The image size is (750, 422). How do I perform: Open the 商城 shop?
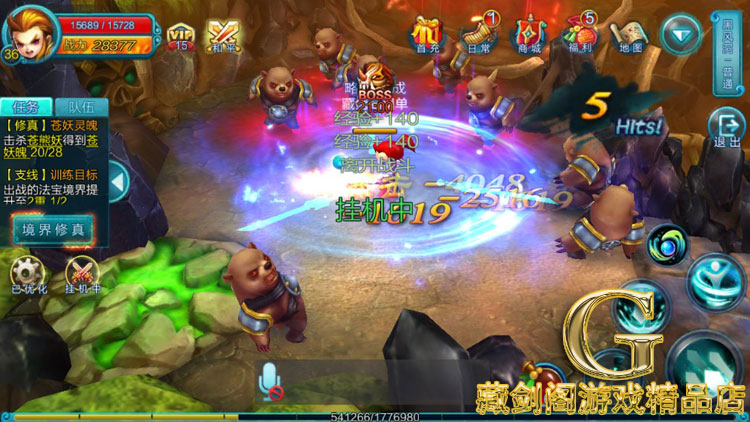[529, 36]
